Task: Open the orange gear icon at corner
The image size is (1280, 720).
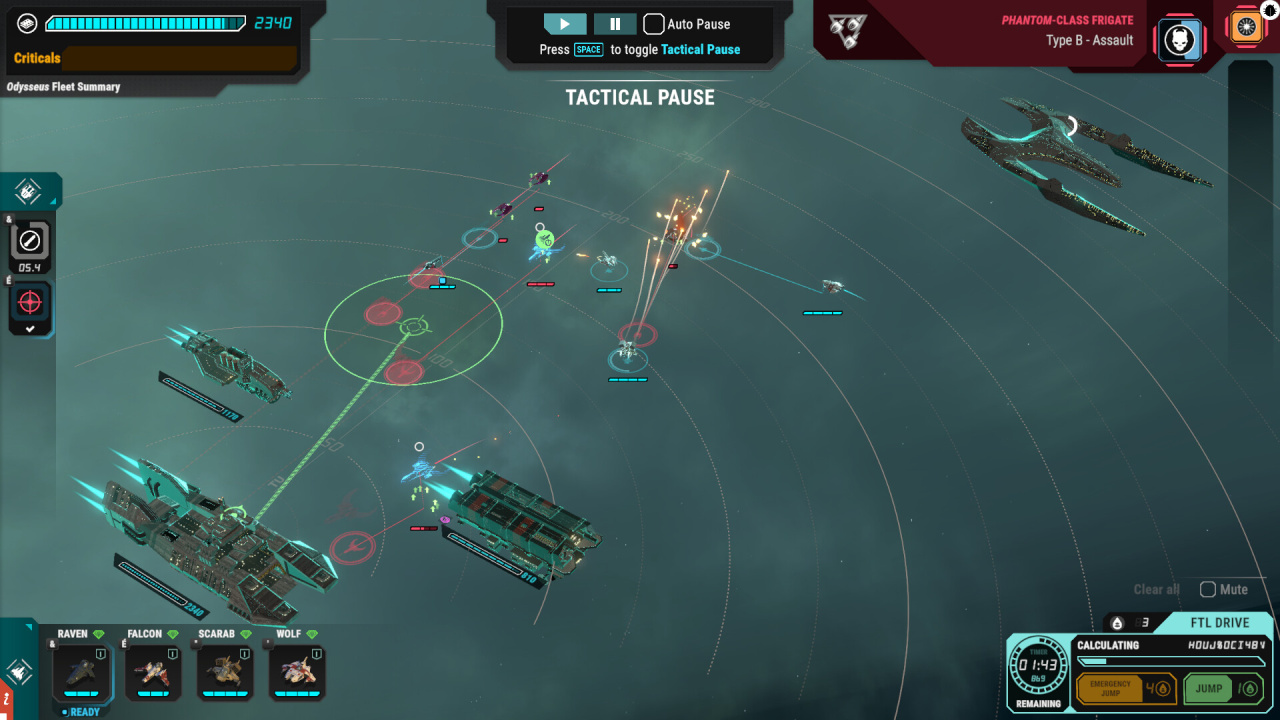Action: coord(1246,27)
